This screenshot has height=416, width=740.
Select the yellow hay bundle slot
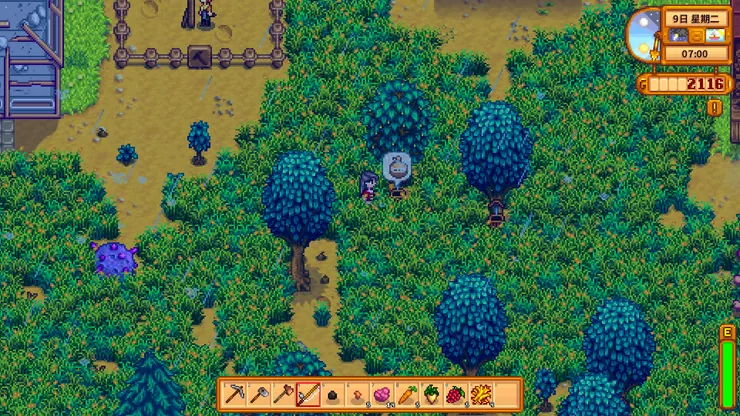(480, 394)
